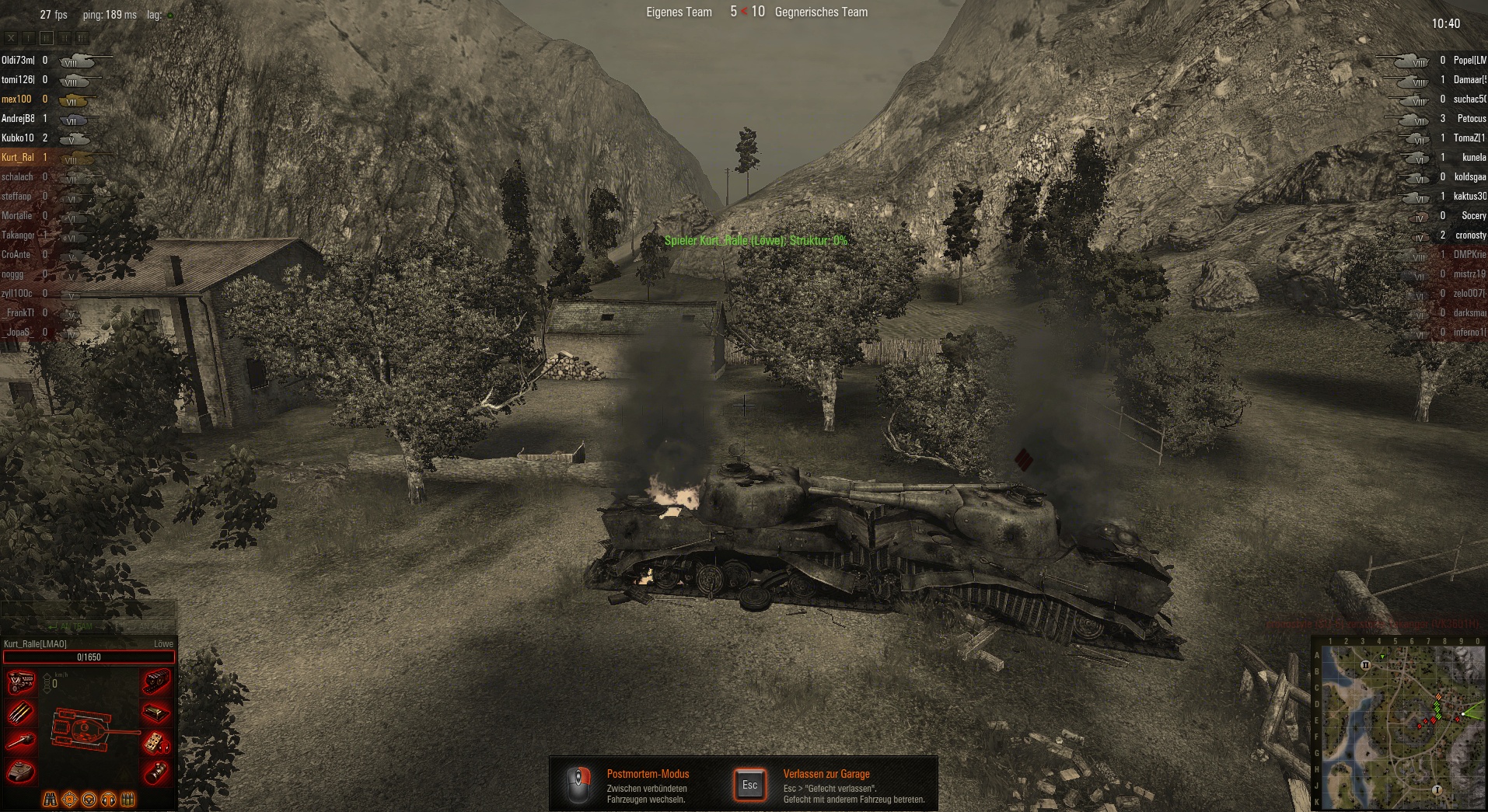Choose AndrejB8 from the allied roster
The height and width of the screenshot is (812, 1488).
pyautogui.click(x=18, y=118)
